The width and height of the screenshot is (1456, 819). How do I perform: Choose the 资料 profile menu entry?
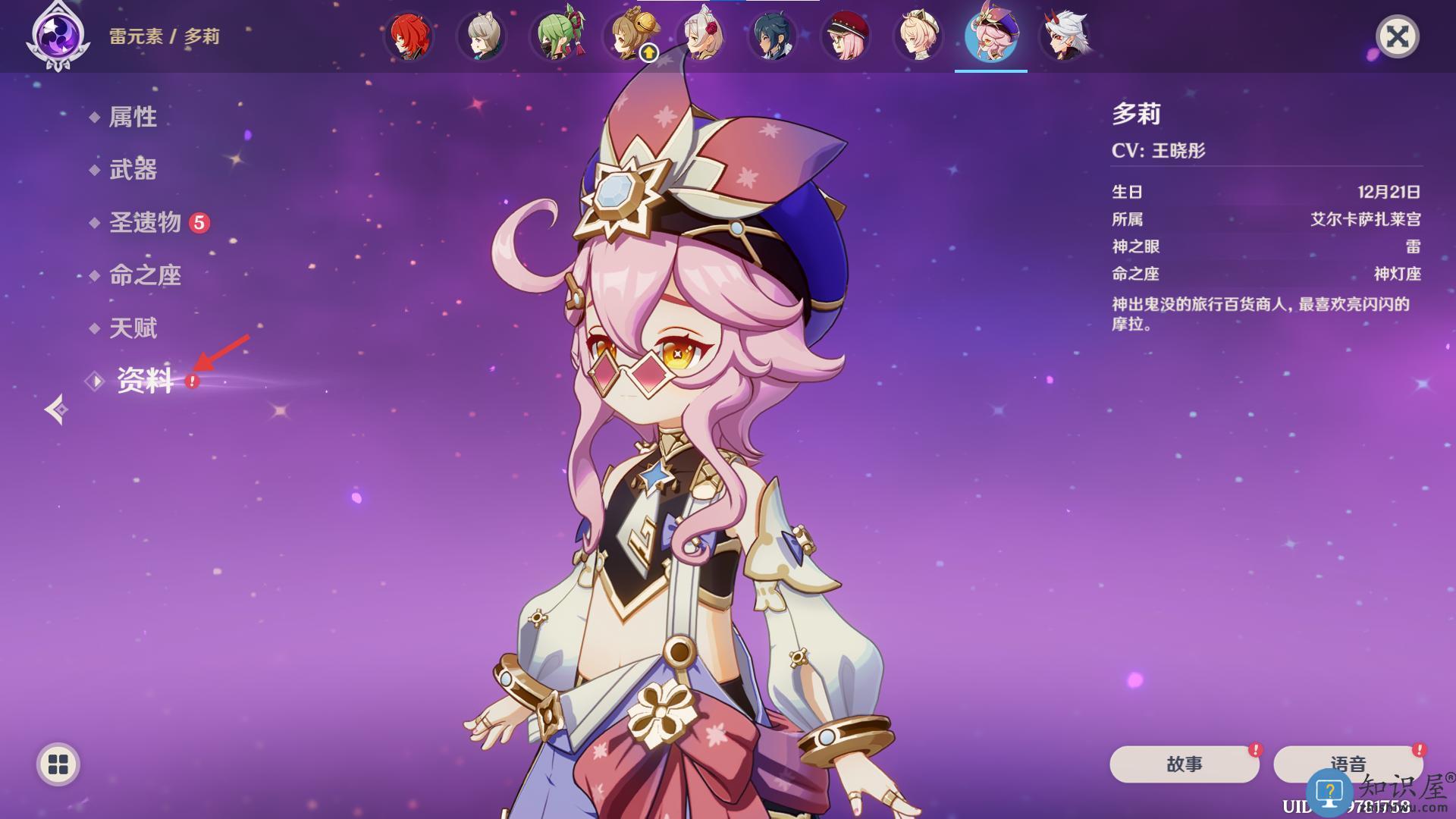tap(145, 381)
